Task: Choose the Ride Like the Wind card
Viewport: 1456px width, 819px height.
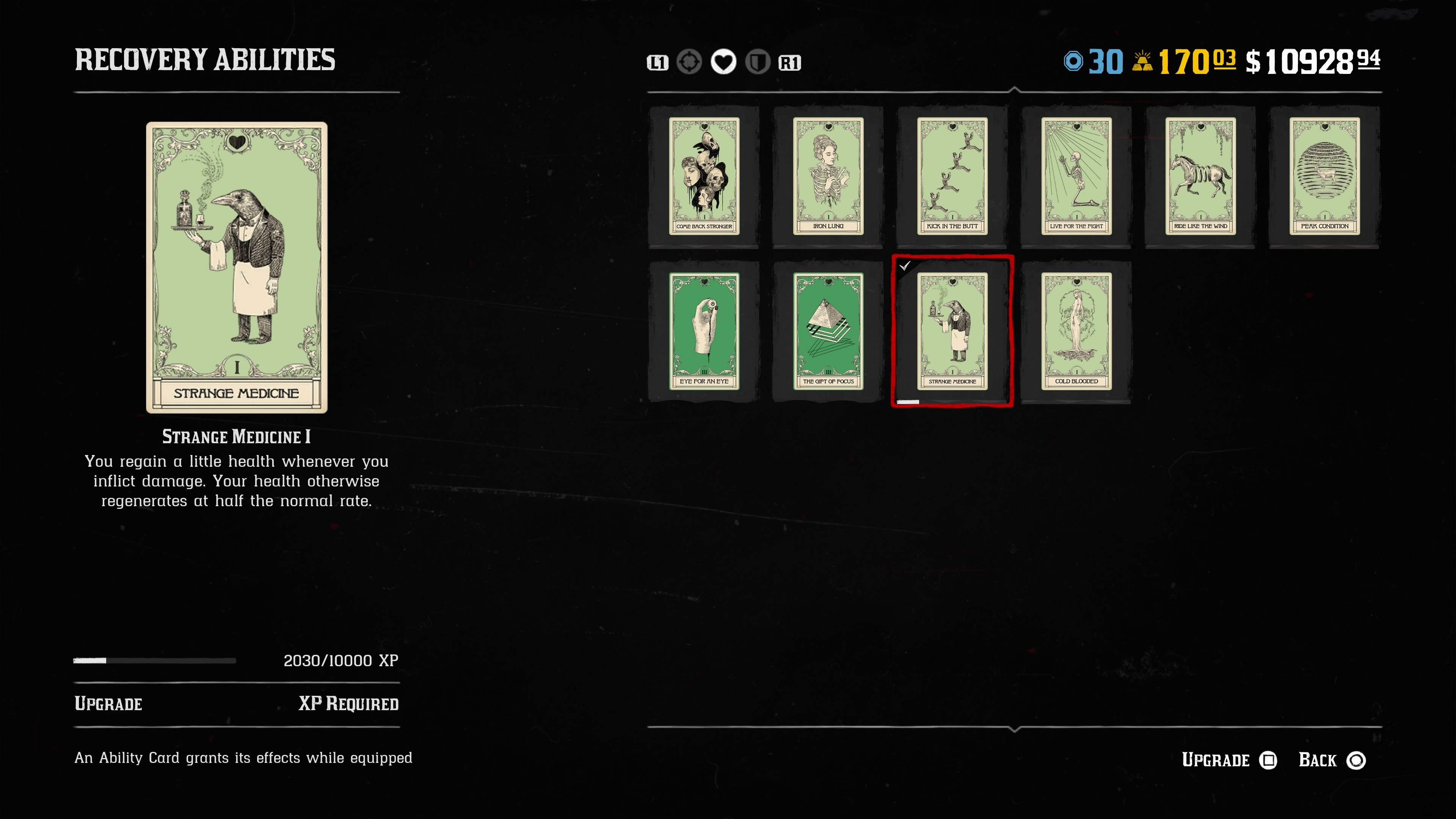Action: 1200,176
